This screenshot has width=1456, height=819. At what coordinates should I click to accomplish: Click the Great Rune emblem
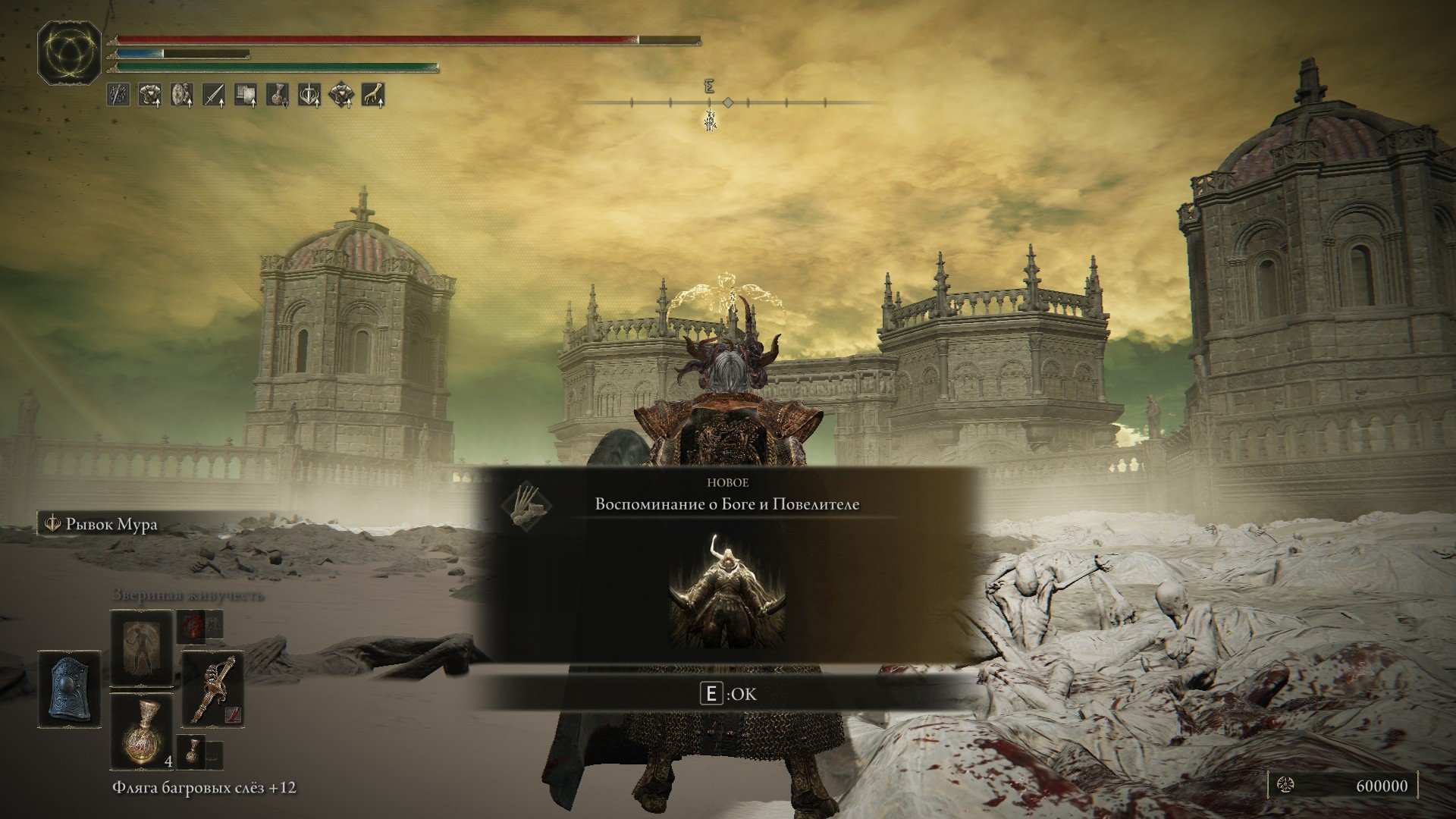[x=71, y=52]
